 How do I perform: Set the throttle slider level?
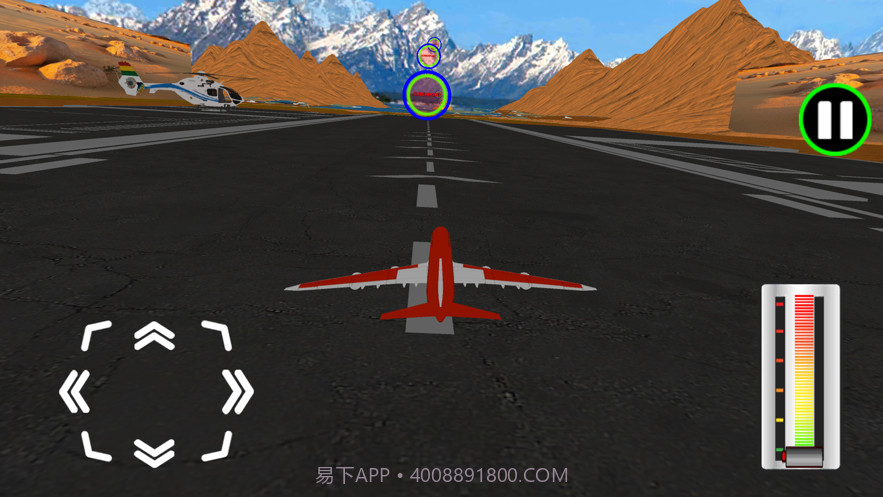point(803,375)
